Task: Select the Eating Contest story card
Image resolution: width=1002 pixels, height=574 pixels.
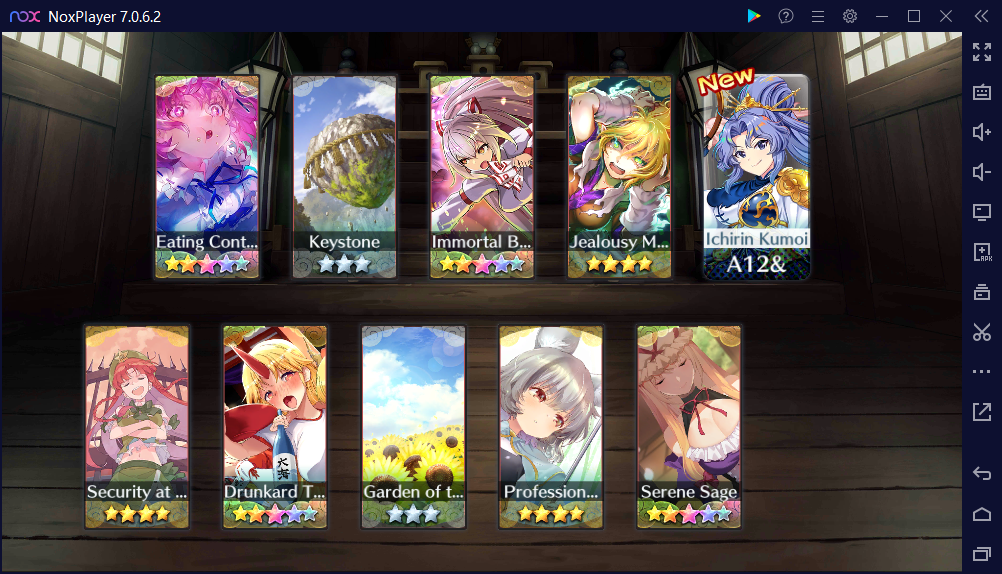Action: coord(207,176)
